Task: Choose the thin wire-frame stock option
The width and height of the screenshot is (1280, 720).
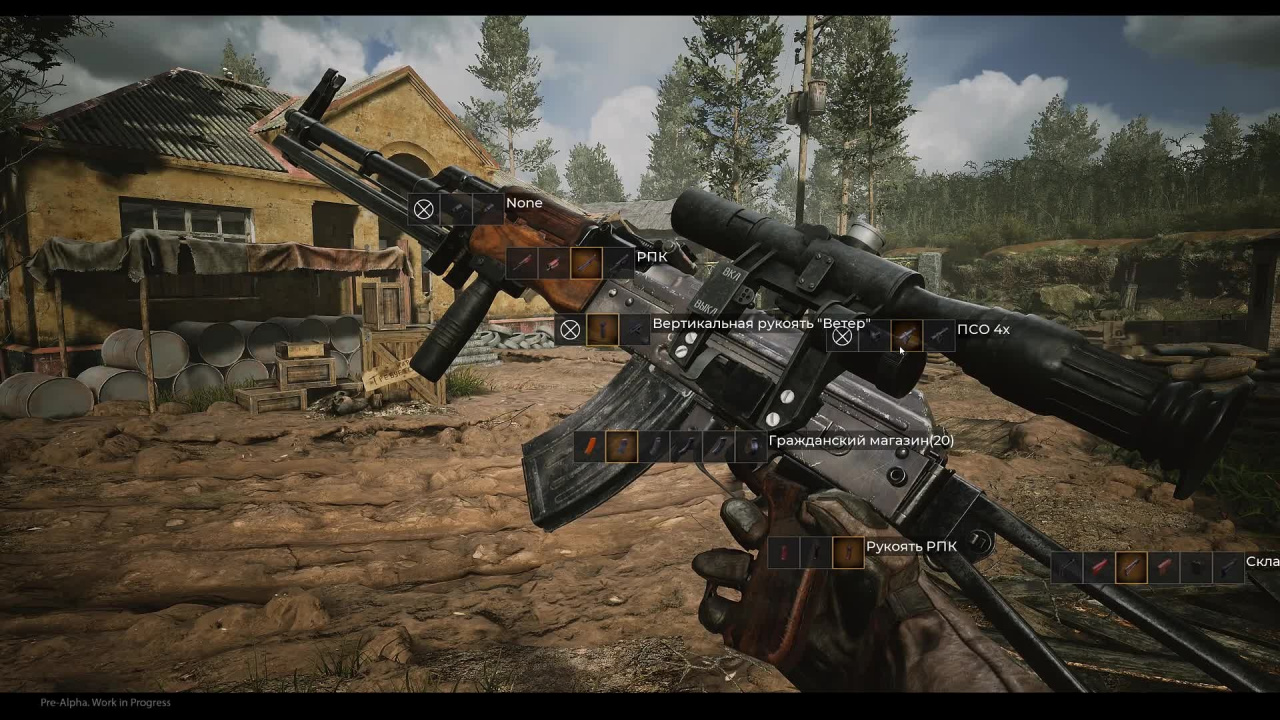Action: coord(1067,567)
